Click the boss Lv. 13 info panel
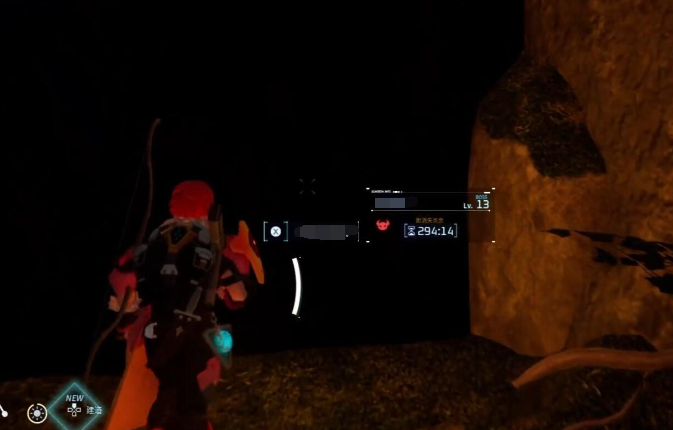 [x=431, y=201]
